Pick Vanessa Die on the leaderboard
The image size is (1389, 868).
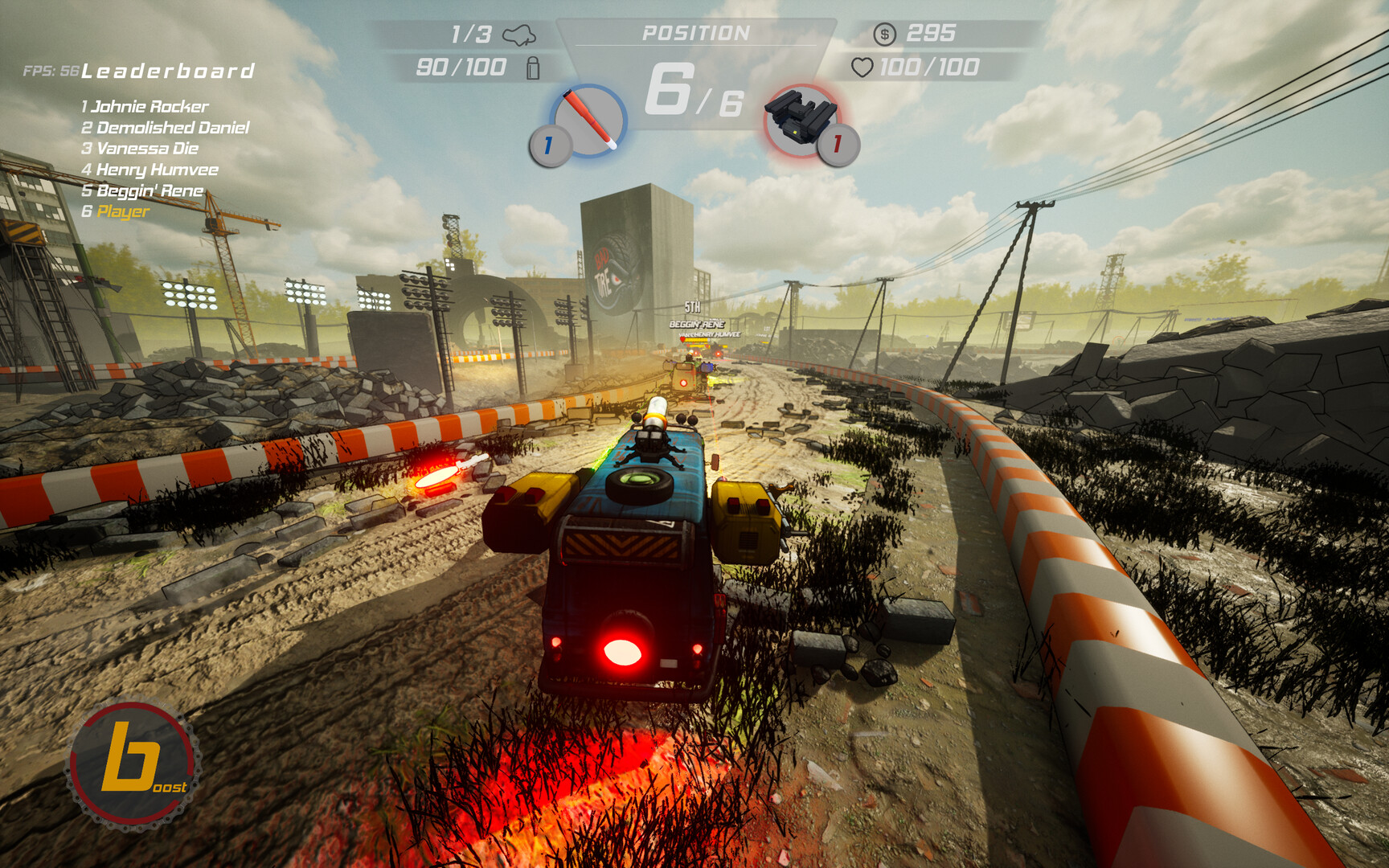pos(140,148)
